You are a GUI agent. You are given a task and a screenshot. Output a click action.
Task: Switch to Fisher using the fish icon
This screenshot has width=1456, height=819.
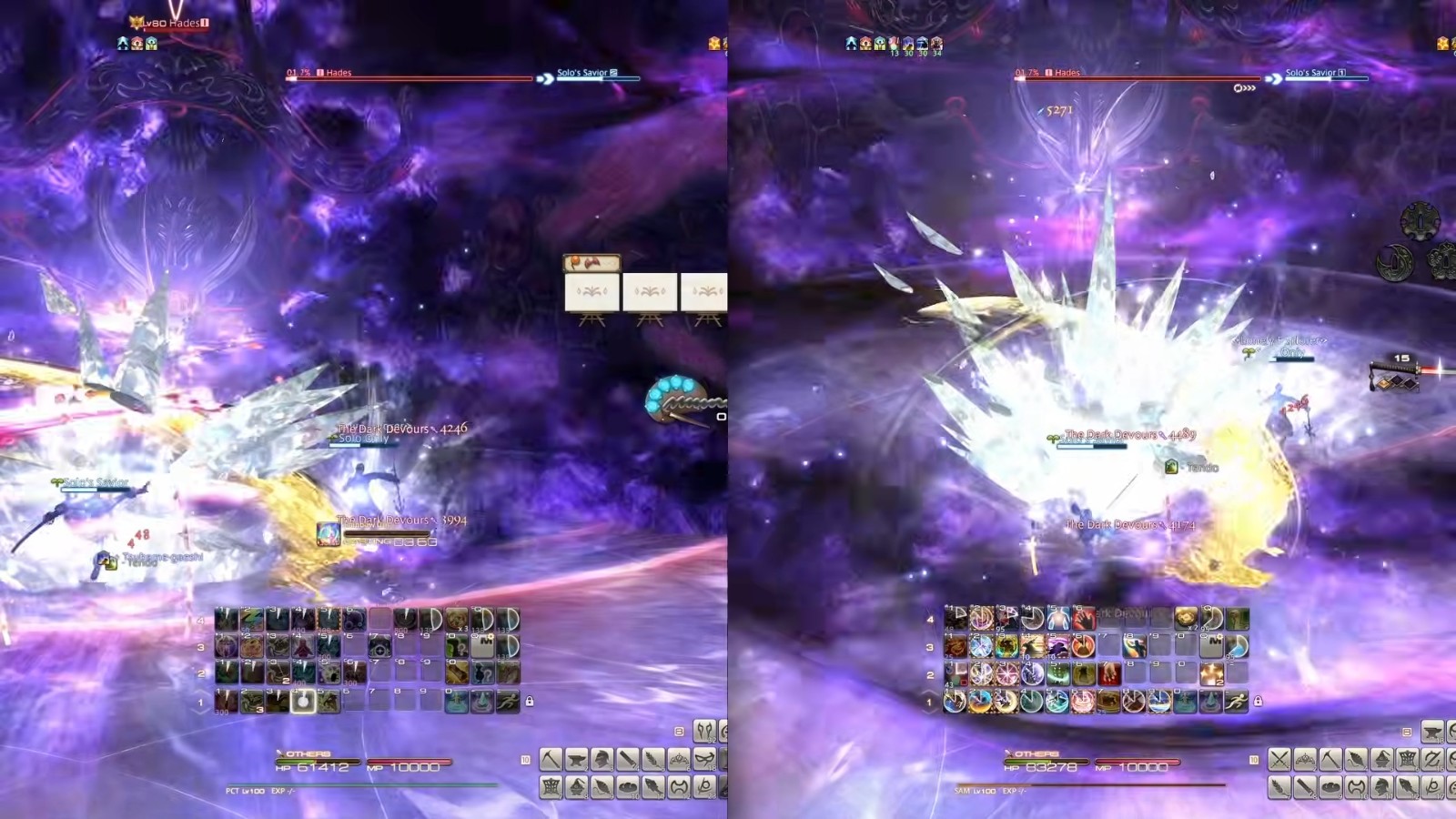coord(652,787)
